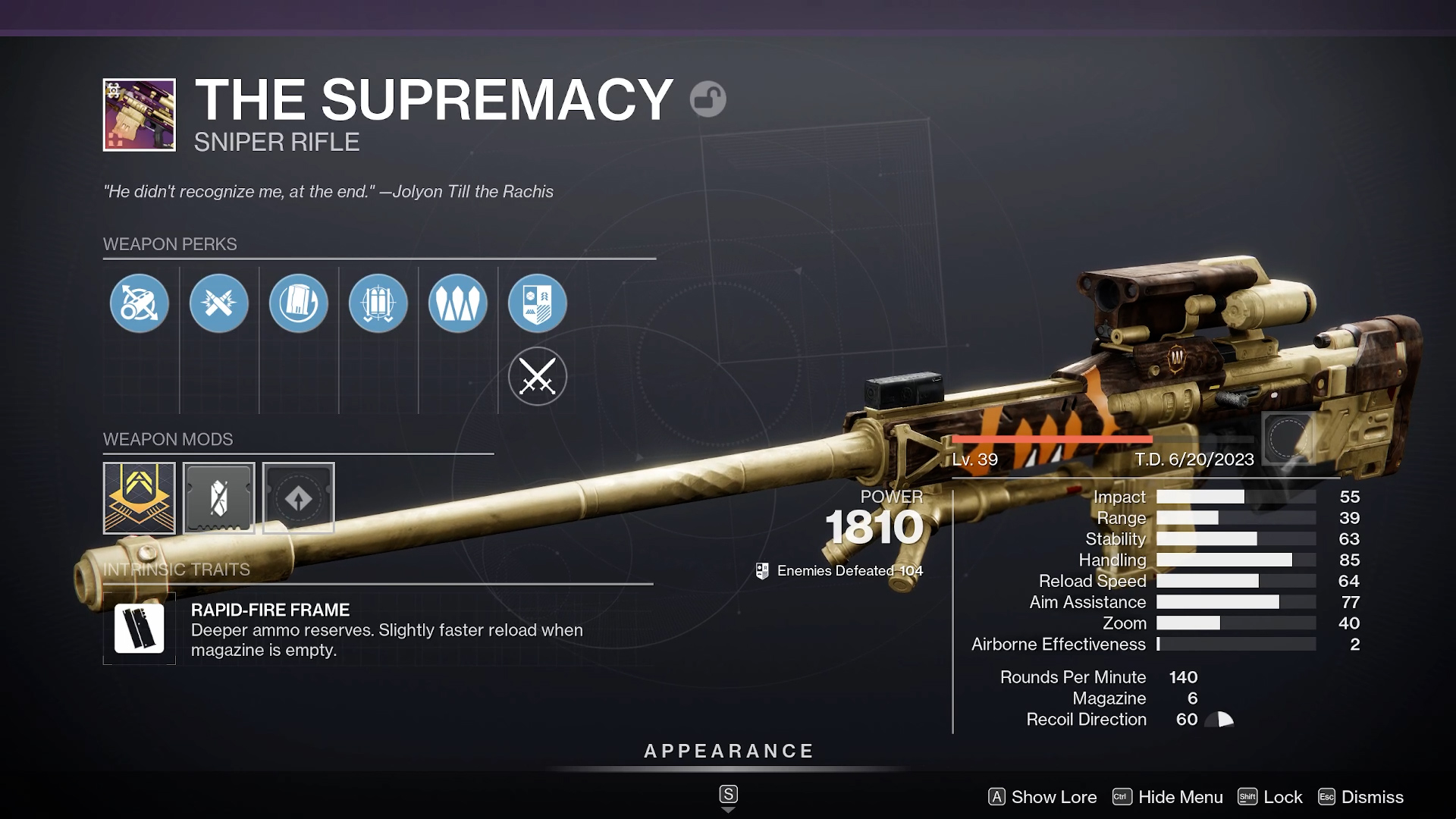Select the perk showing three caged rounds

point(378,303)
